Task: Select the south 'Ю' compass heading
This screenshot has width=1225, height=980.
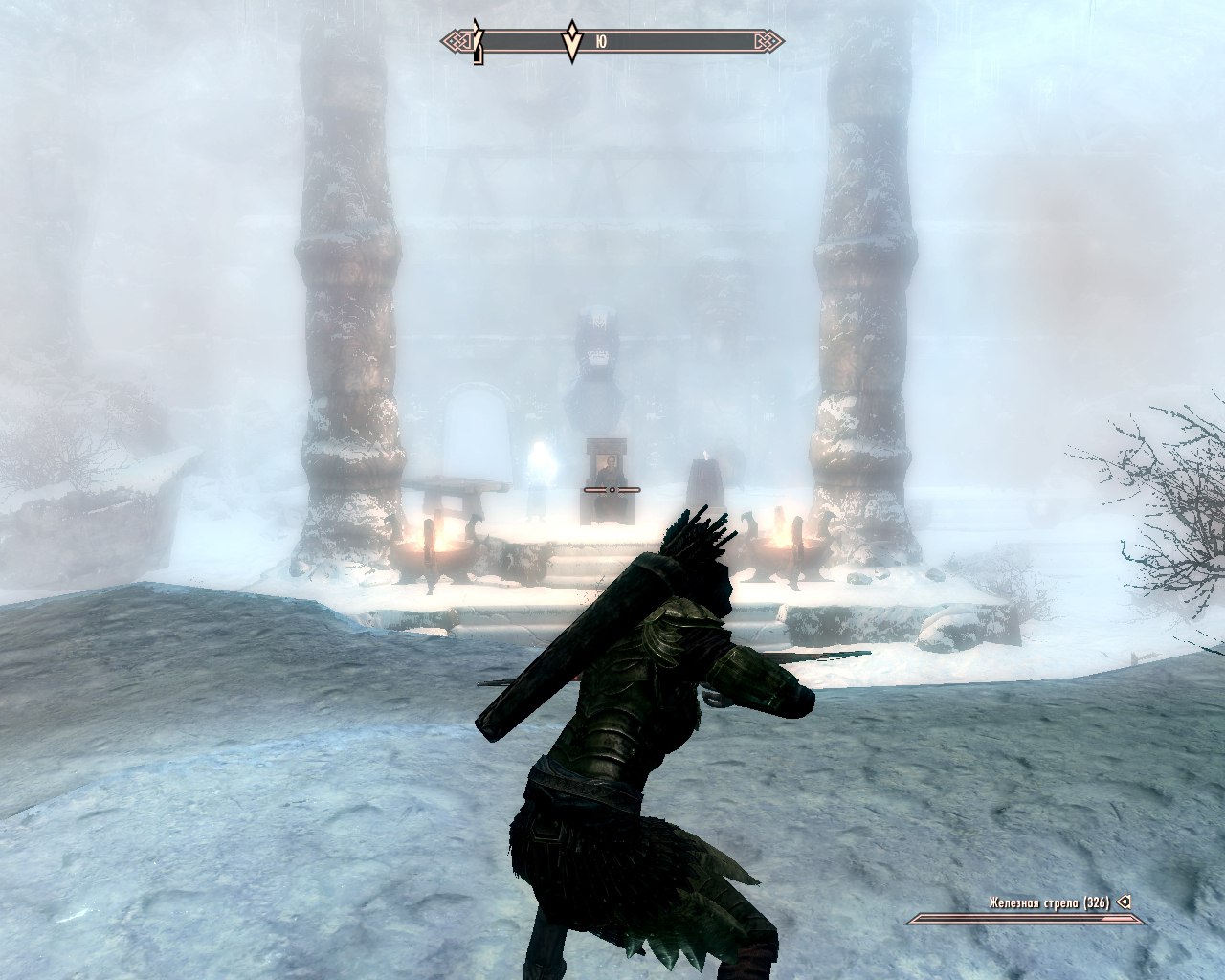Action: (600, 42)
